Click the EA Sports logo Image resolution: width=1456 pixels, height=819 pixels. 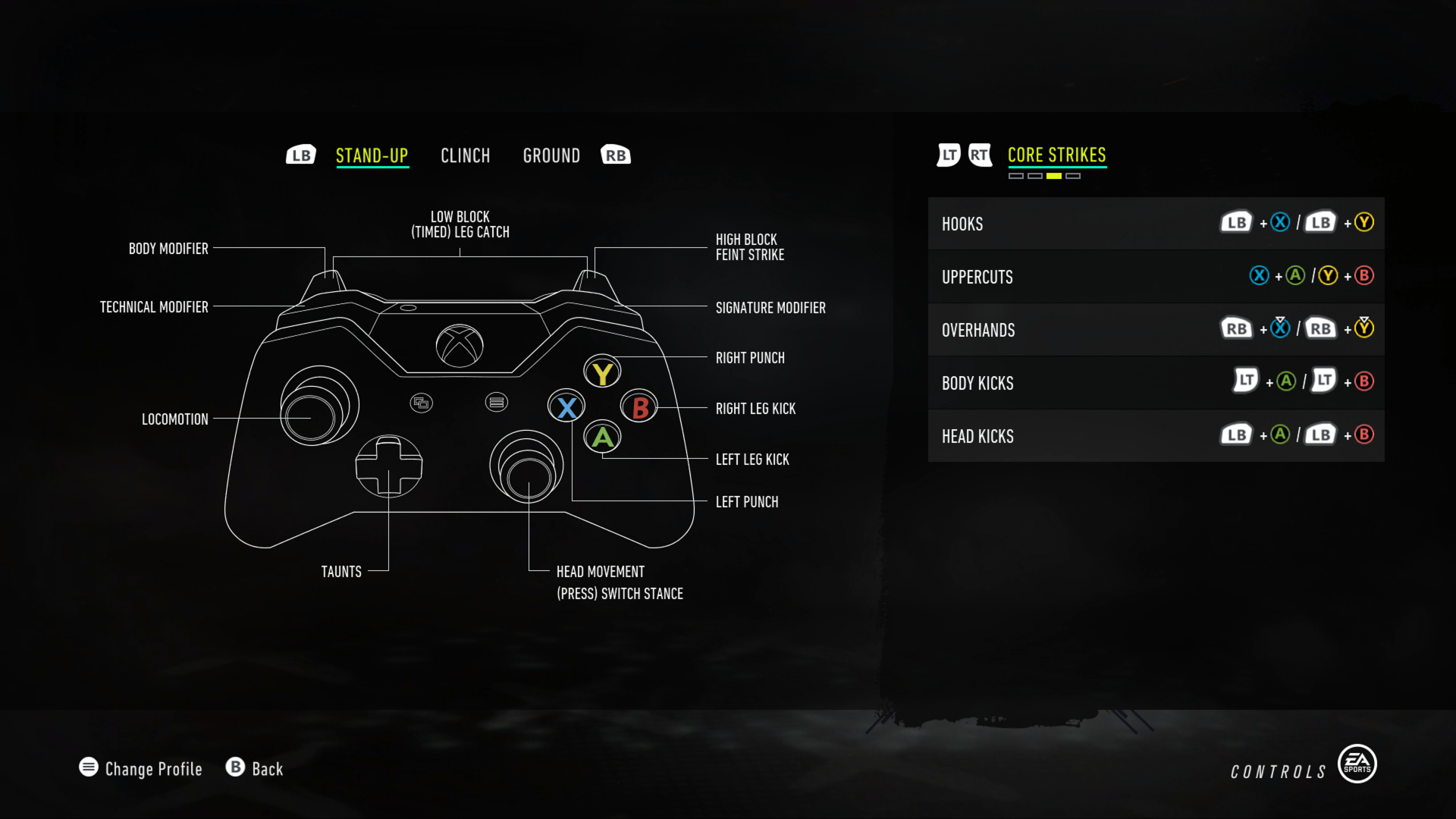1357,764
